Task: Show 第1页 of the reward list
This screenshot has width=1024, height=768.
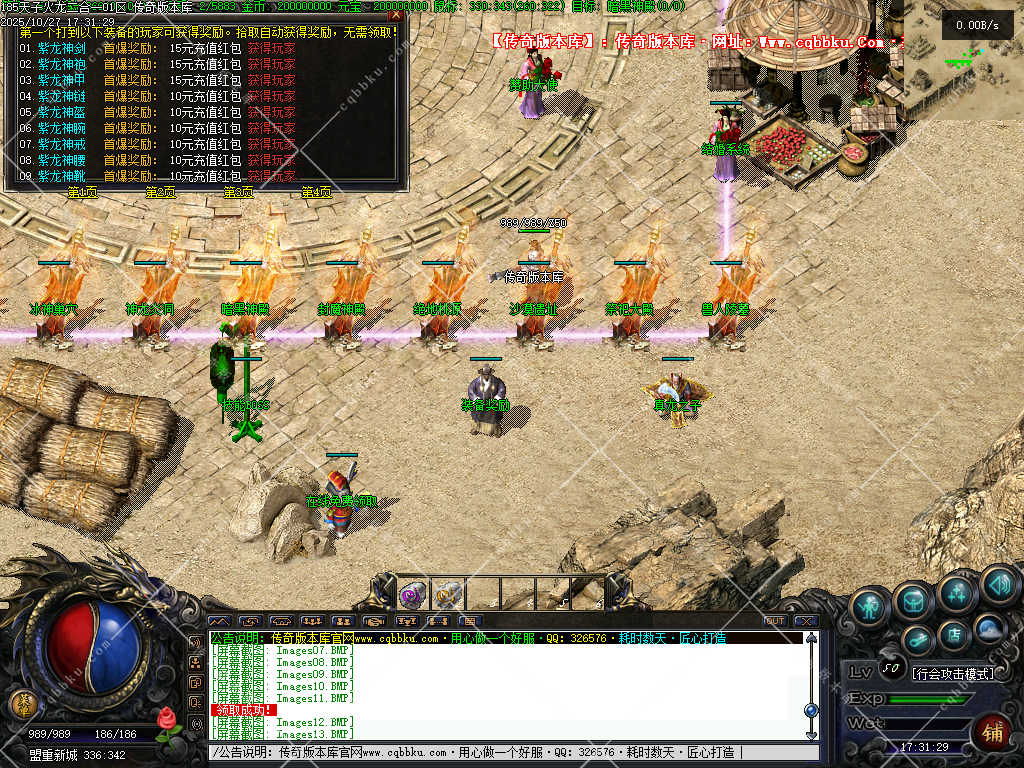Action: (83, 192)
